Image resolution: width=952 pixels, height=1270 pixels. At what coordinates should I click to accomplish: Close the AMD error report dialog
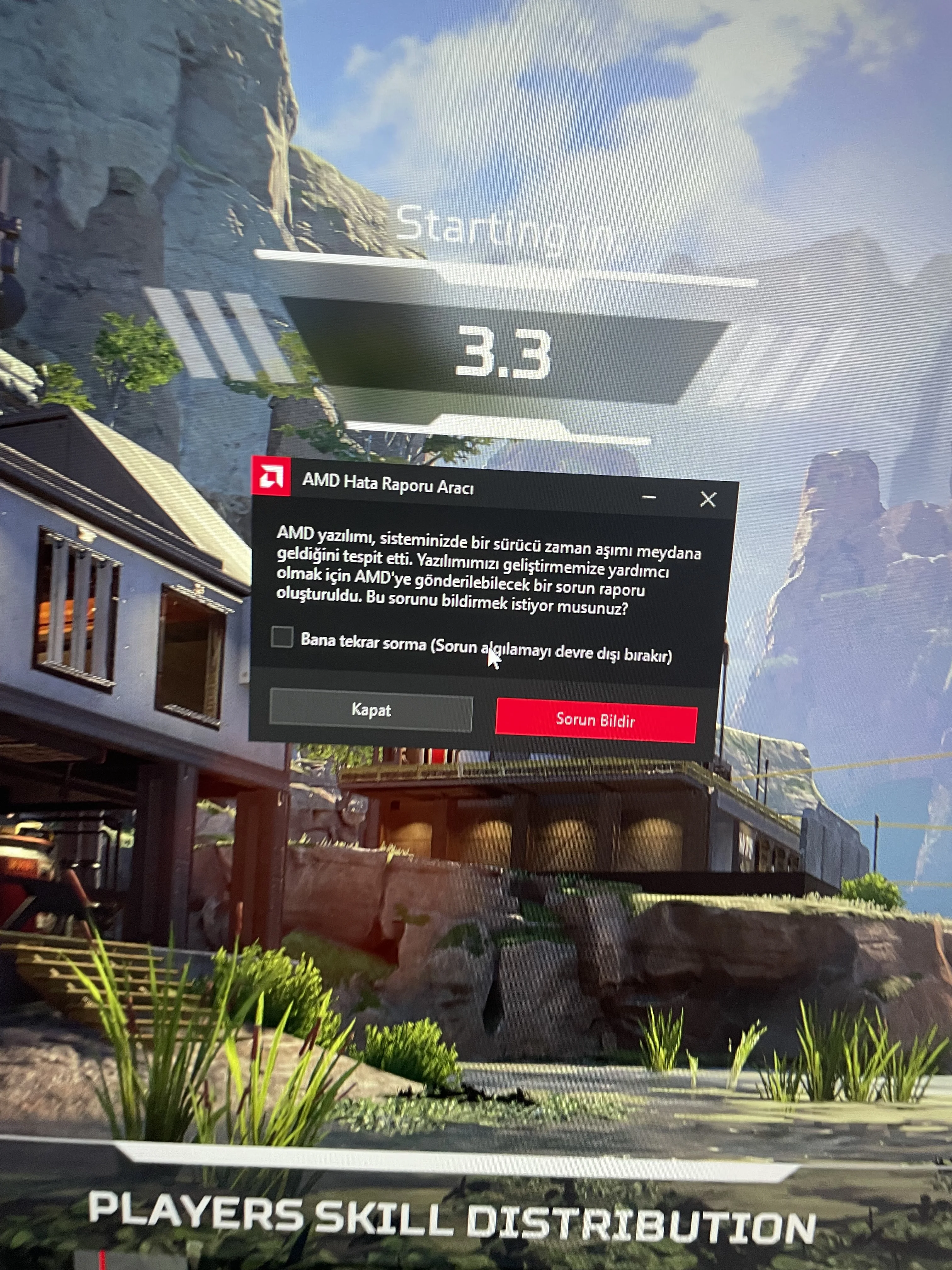(707, 500)
